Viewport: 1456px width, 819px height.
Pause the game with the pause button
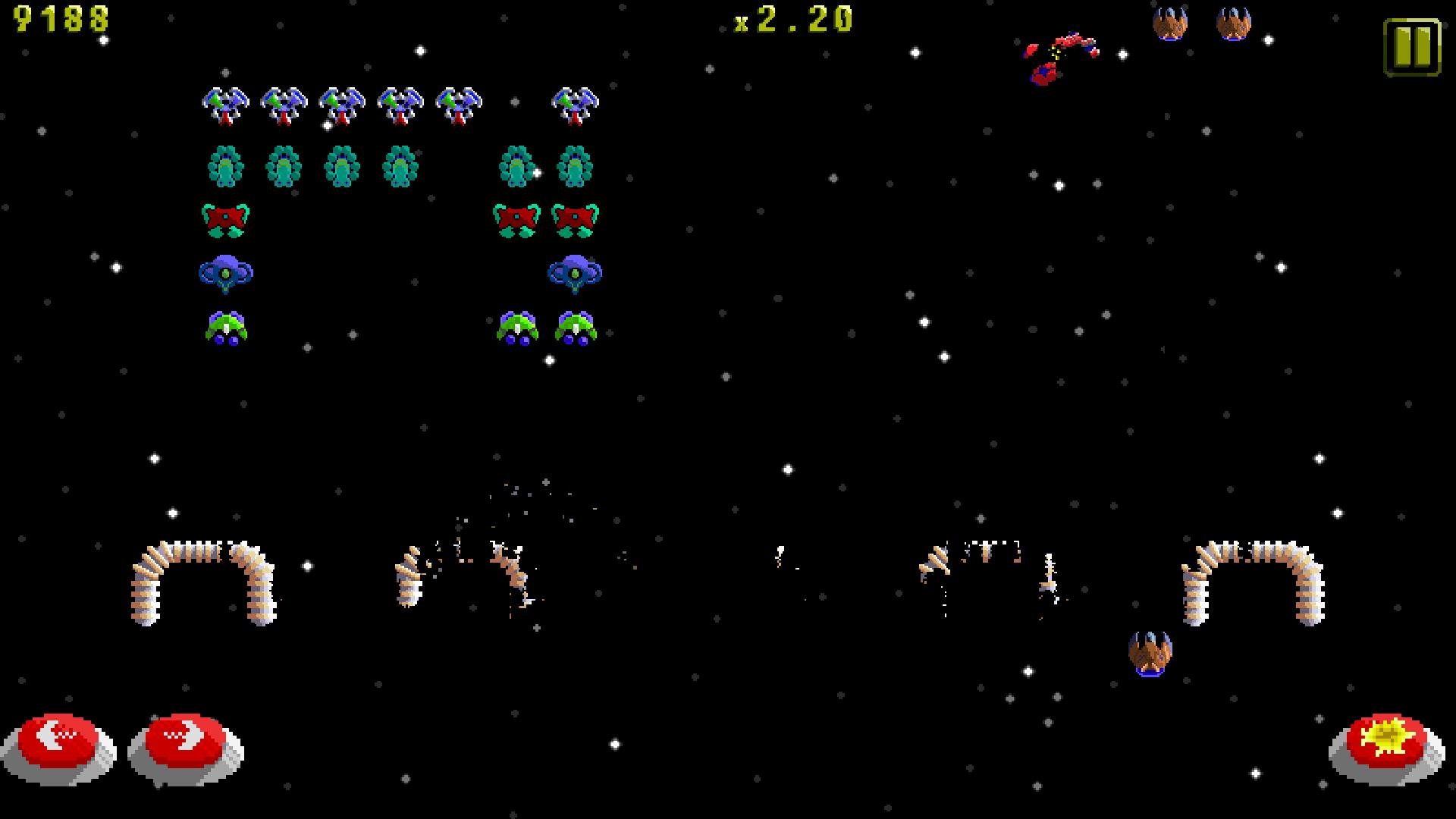click(1411, 47)
